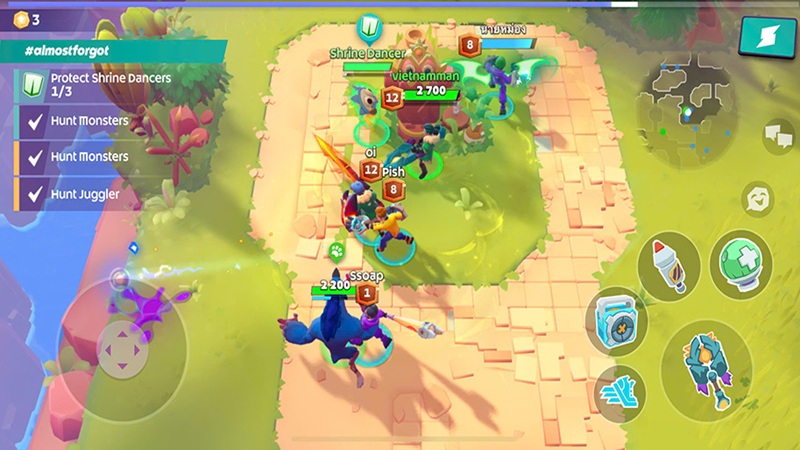Tap the circular arrows swap icon

point(758,198)
